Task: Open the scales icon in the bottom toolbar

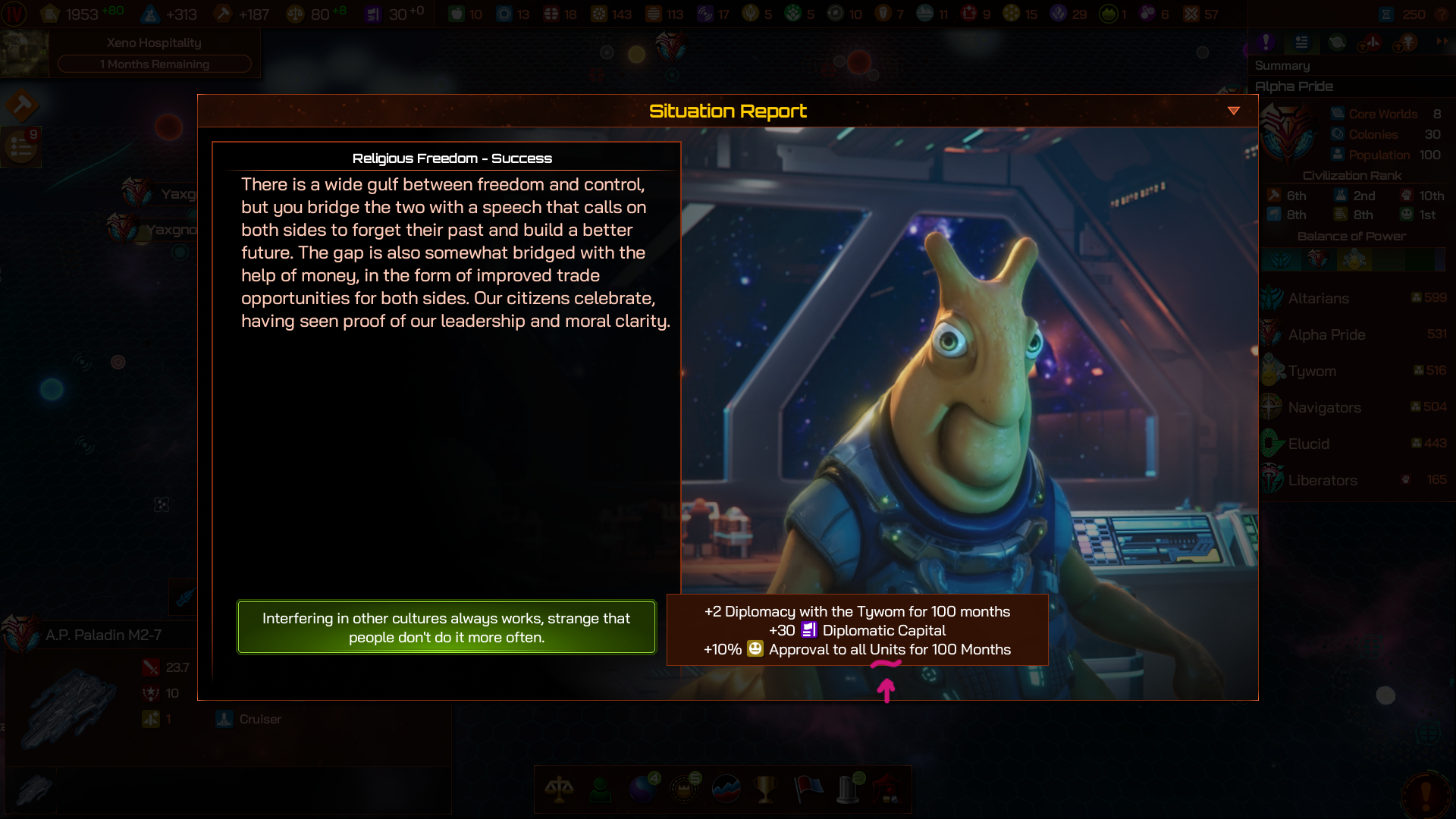Action: (x=559, y=789)
